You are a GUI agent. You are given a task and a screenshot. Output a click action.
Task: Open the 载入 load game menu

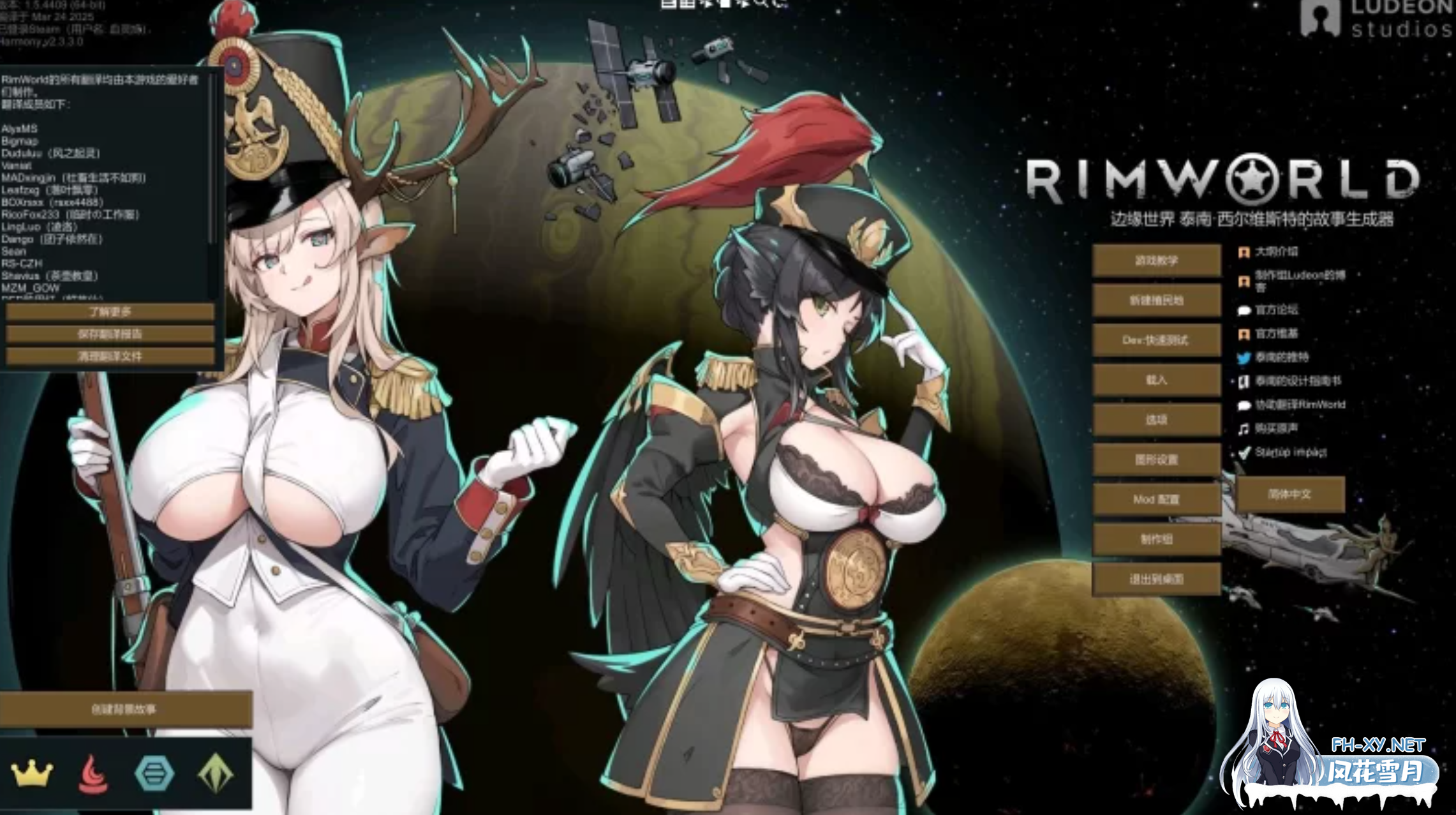[x=1156, y=380]
